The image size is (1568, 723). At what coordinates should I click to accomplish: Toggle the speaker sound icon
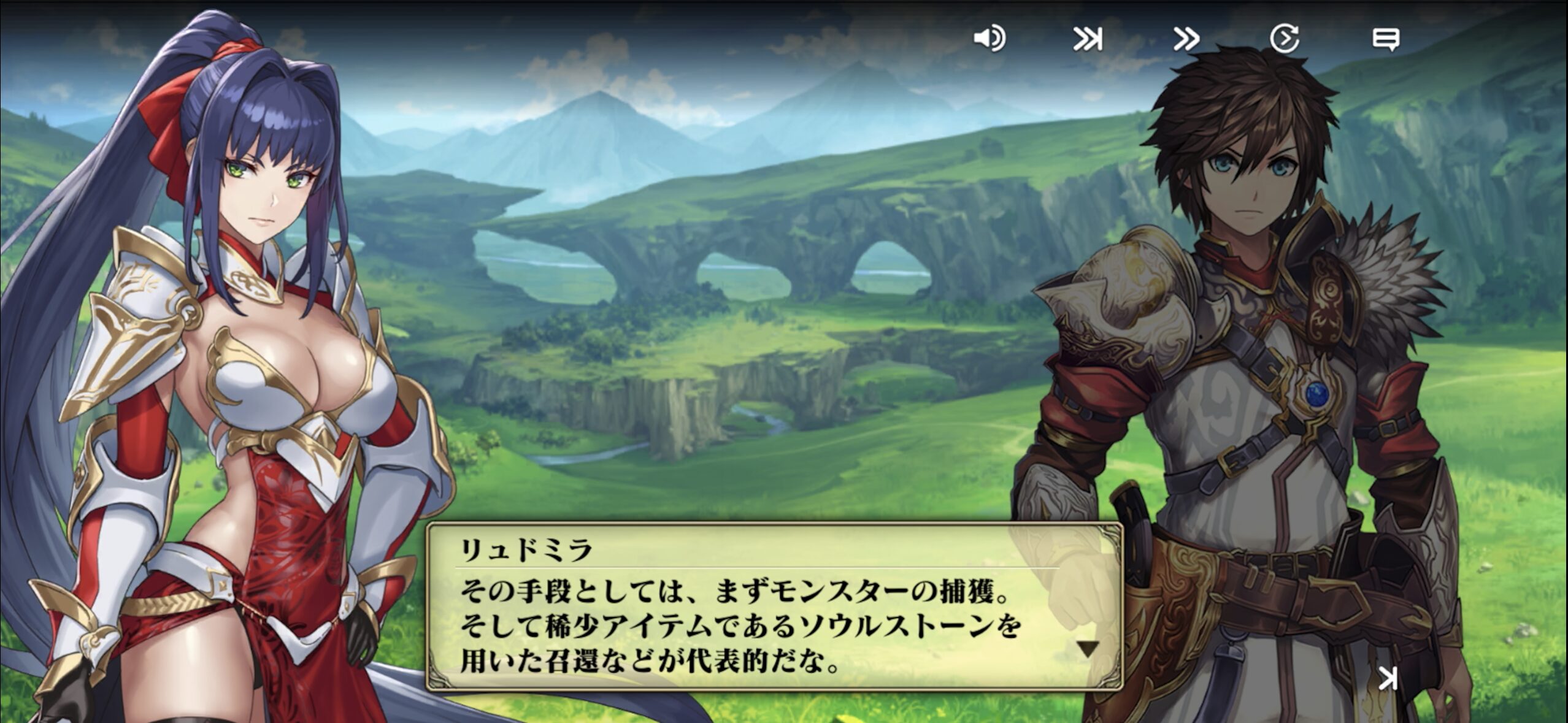point(989,39)
